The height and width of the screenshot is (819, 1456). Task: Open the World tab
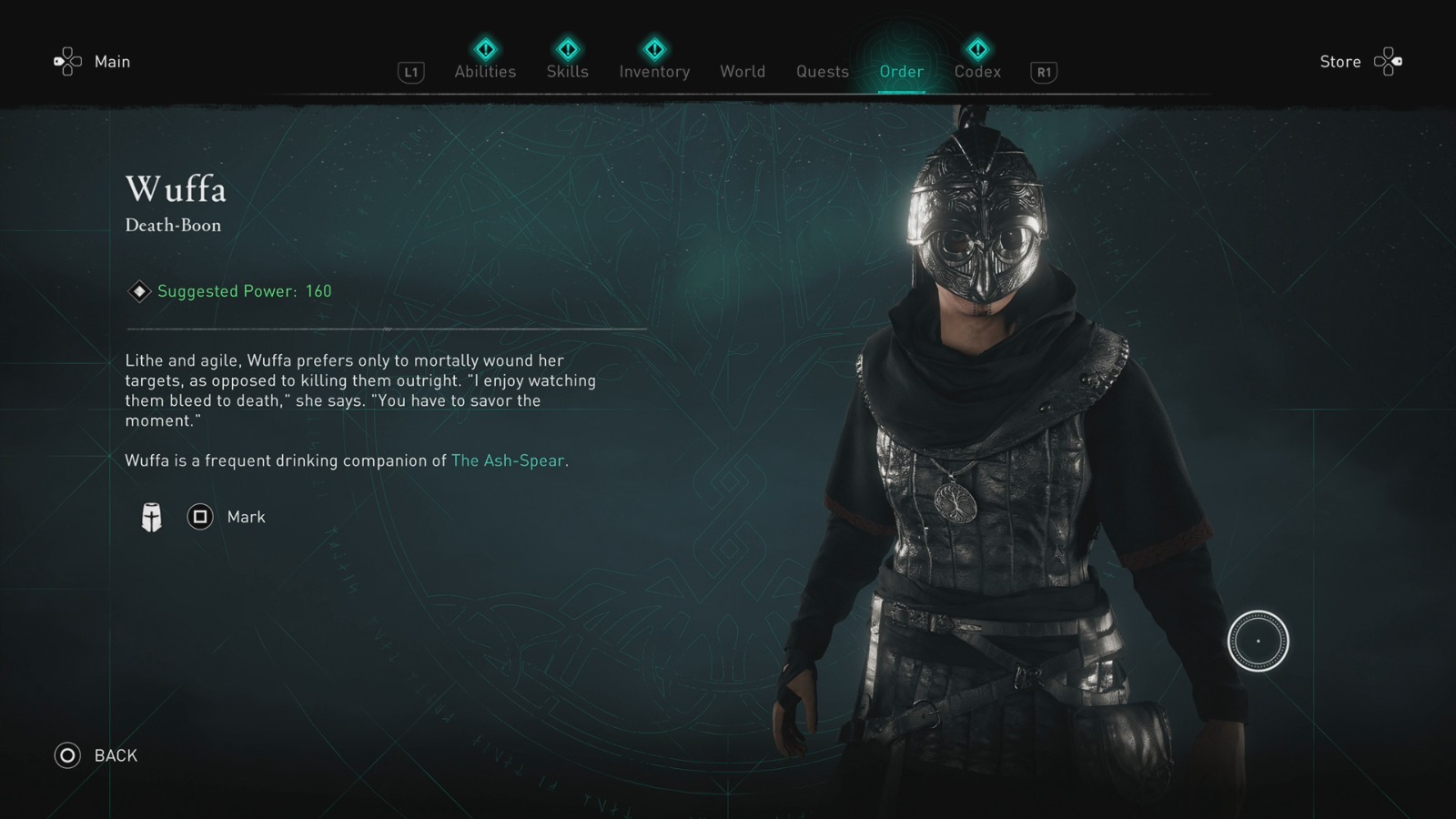point(743,72)
